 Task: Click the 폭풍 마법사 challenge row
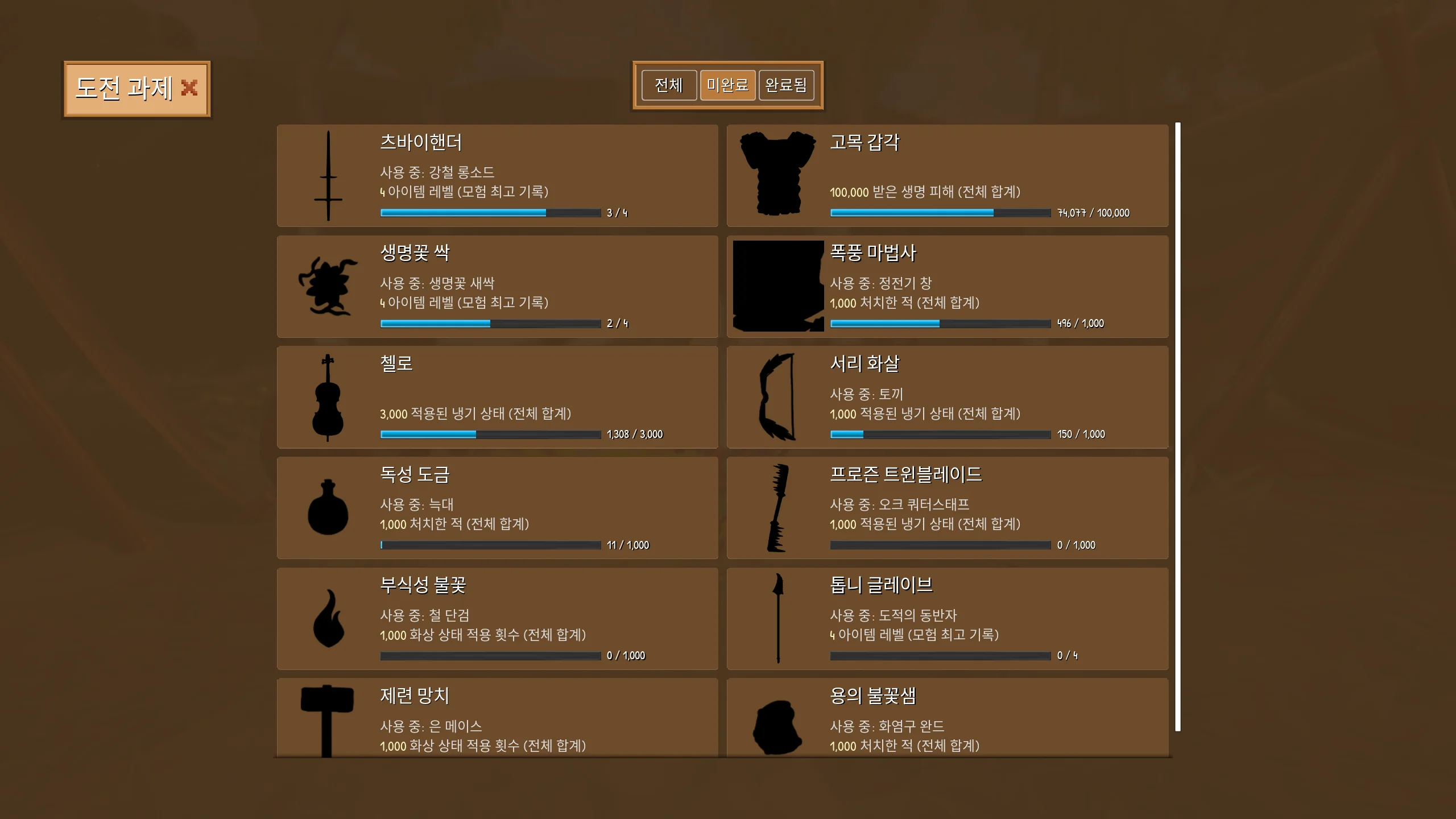pyautogui.click(x=947, y=287)
